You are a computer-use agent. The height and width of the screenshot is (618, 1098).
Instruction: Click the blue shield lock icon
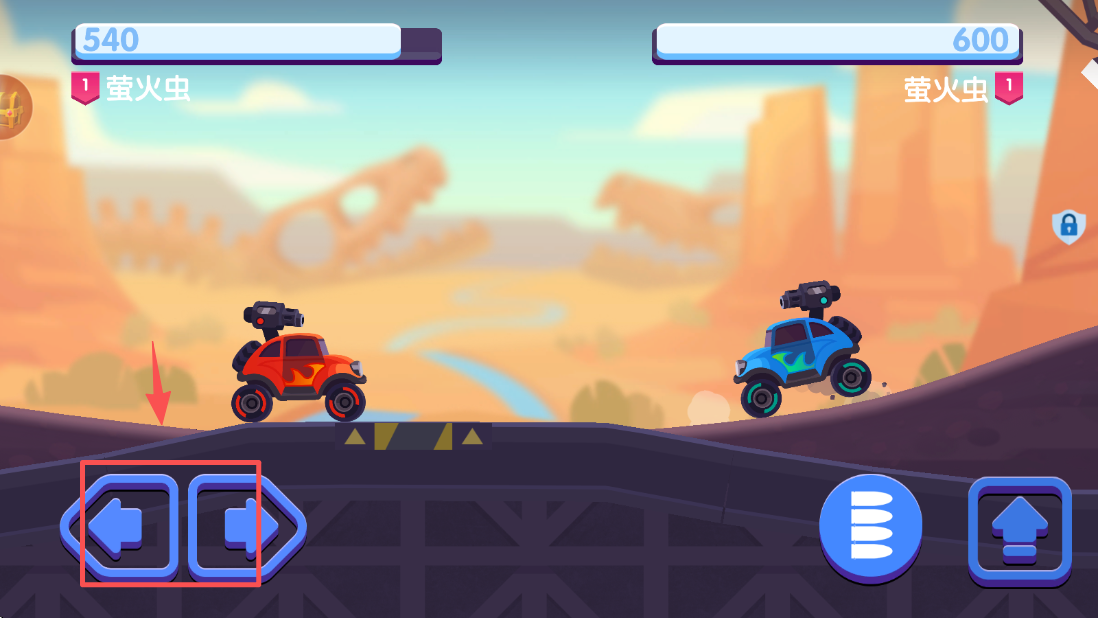pyautogui.click(x=1069, y=227)
